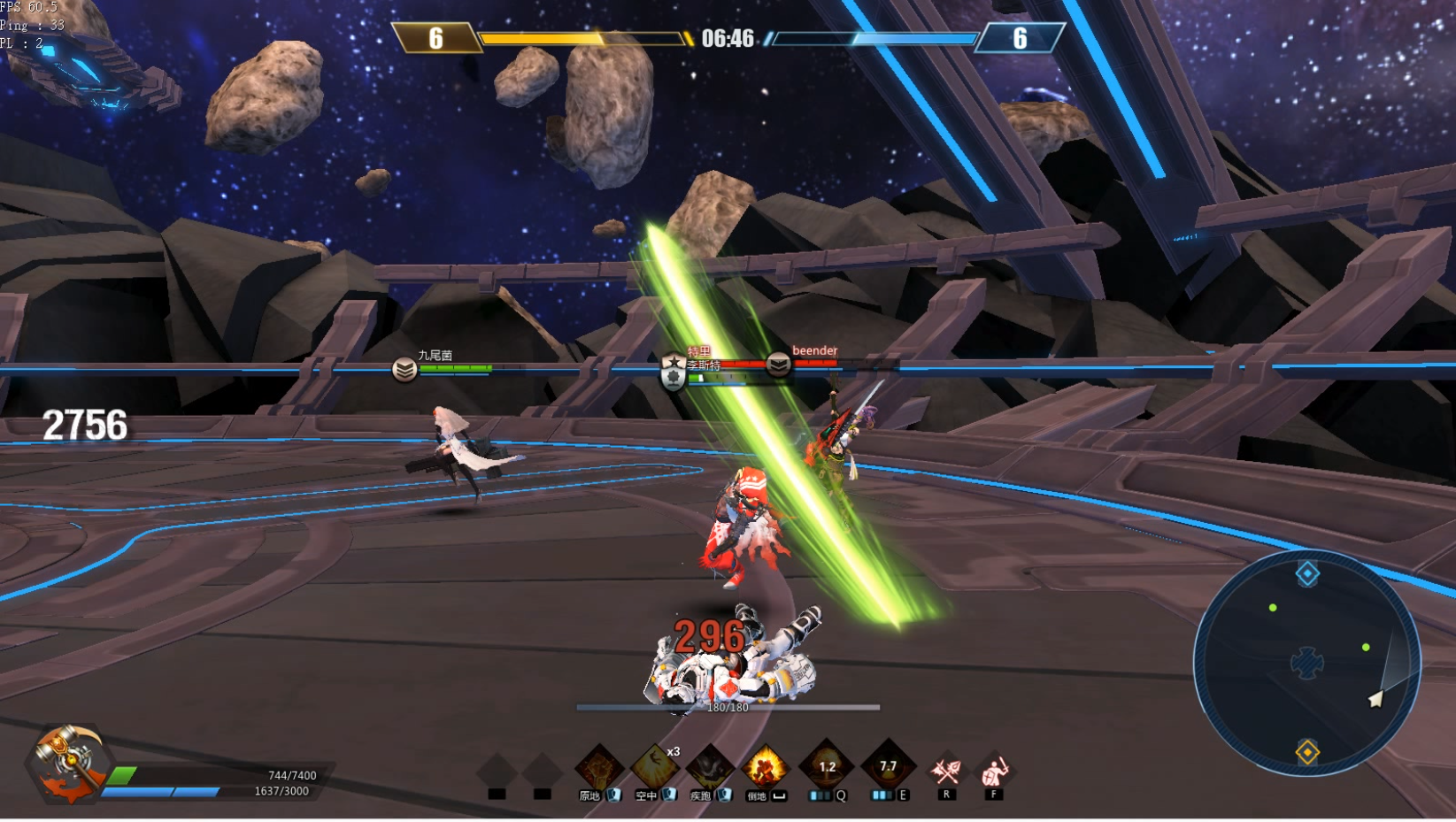The image size is (1456, 822).
Task: Activate the crossed axe and spear skill
Action: tap(945, 771)
